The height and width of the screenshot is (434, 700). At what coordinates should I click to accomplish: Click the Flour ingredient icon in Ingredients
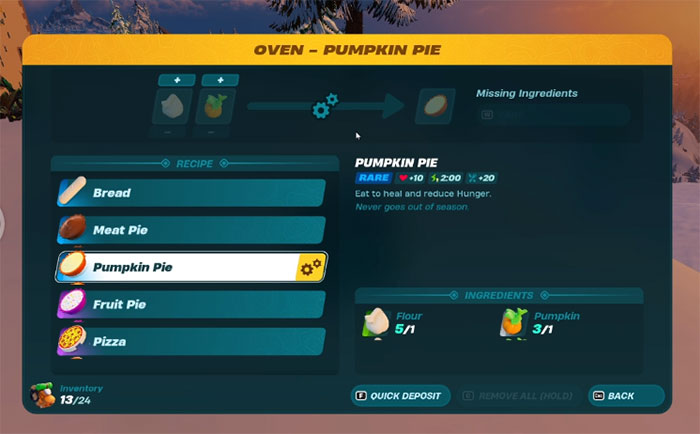click(x=377, y=321)
